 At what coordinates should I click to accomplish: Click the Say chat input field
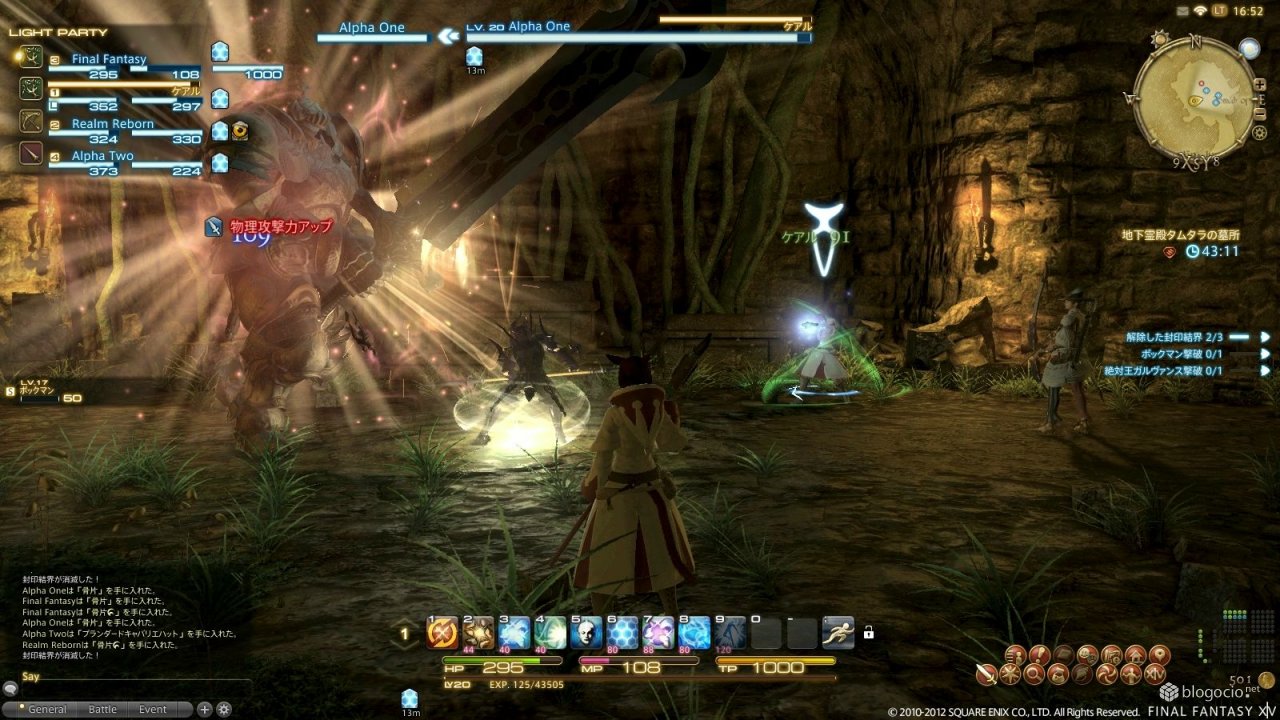click(x=130, y=676)
